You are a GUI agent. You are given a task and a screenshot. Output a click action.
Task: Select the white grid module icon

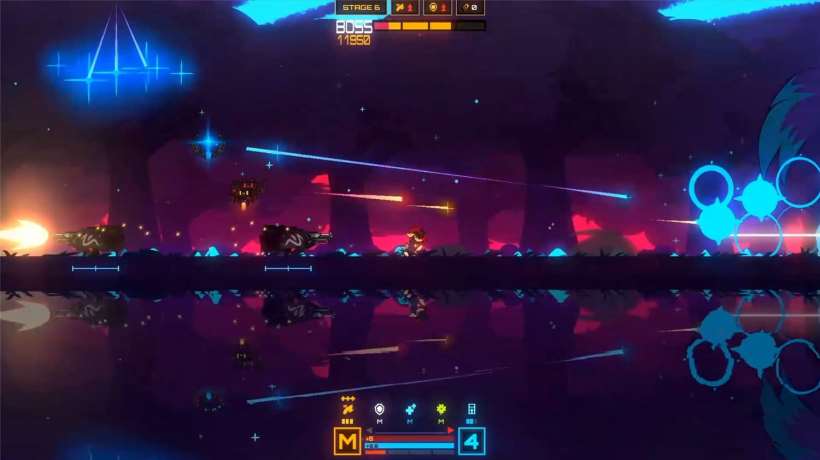pos(472,408)
